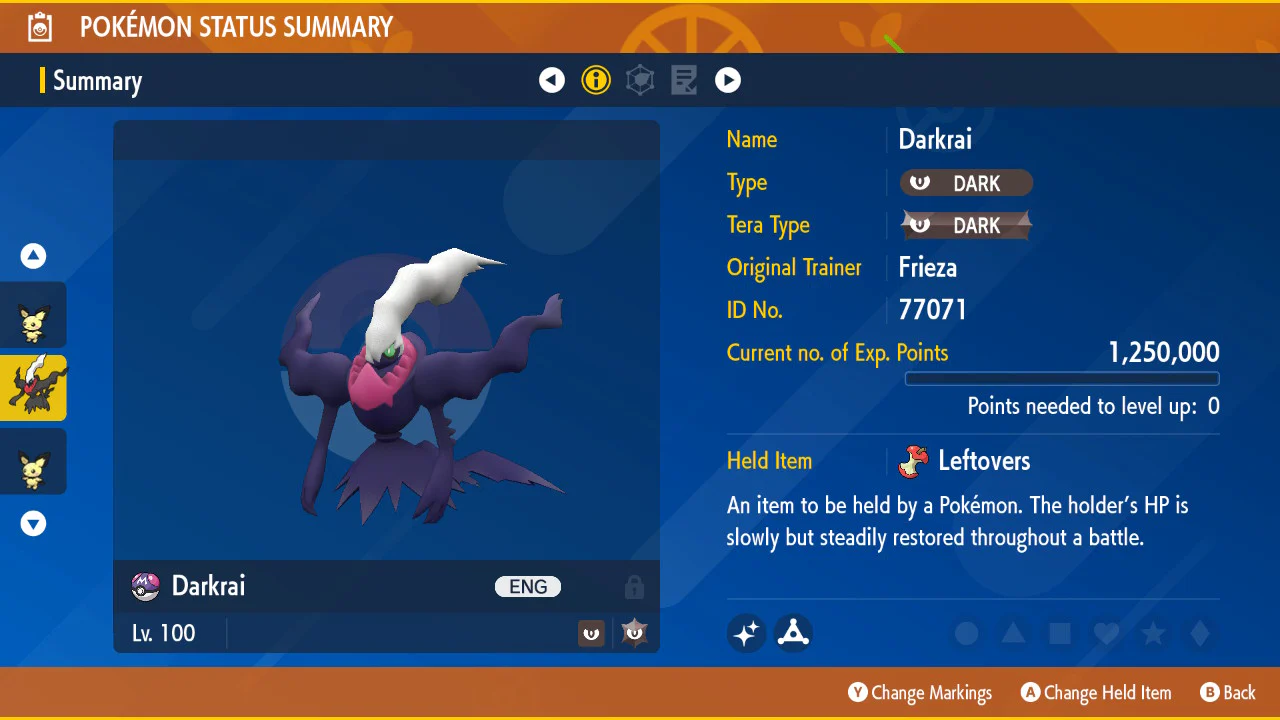Choose Change Held Item option
The image size is (1280, 720).
tap(1096, 693)
